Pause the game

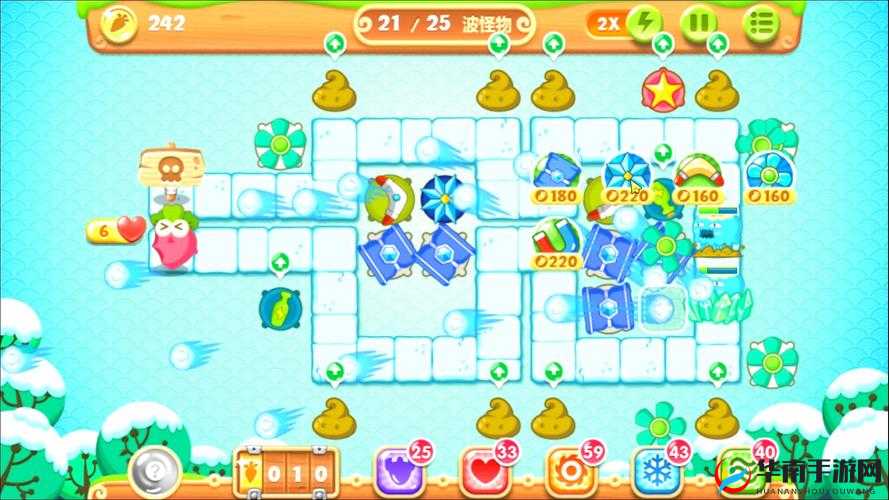699,23
